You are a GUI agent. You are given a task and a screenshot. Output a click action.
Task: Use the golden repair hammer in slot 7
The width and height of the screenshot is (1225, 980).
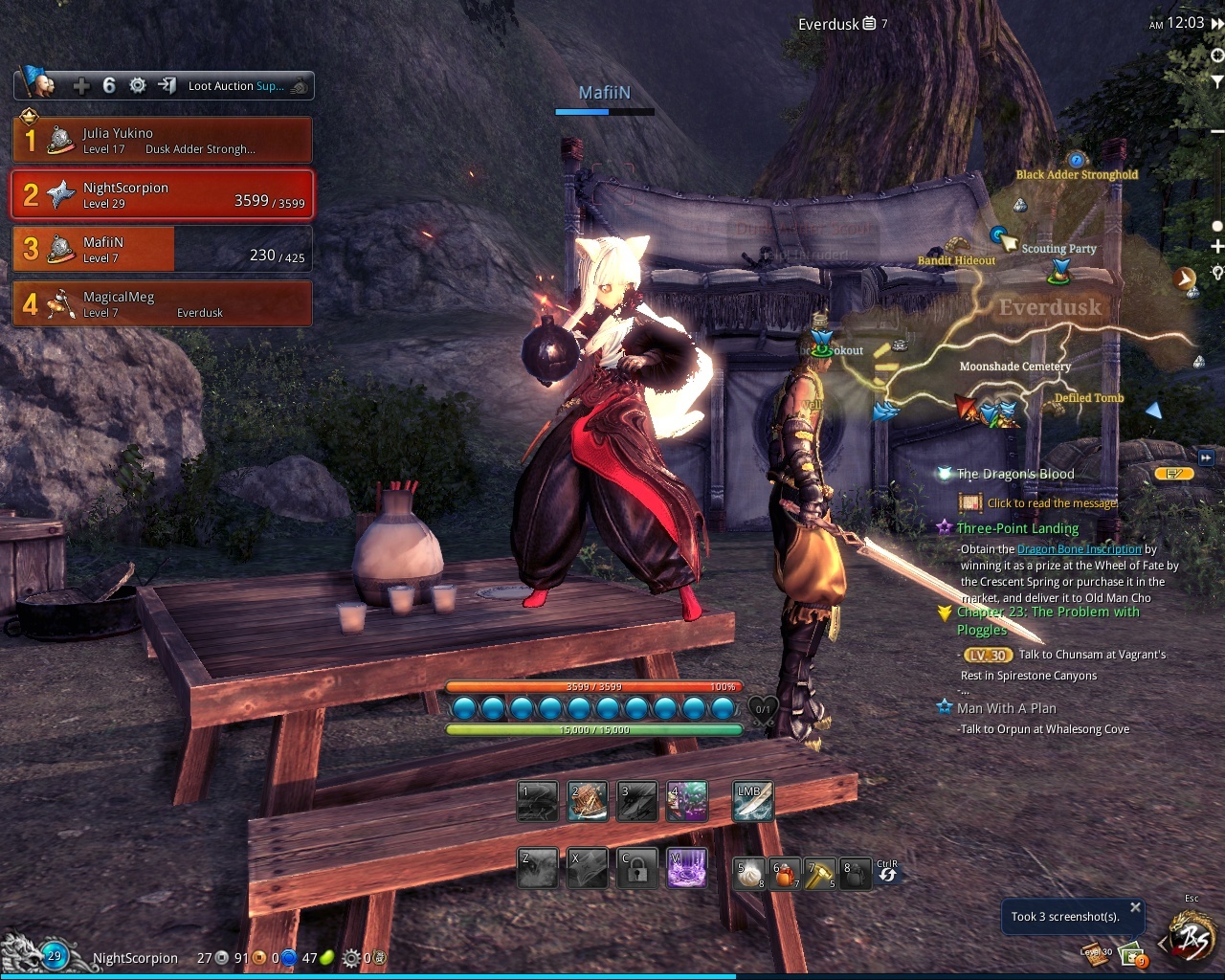click(x=820, y=874)
